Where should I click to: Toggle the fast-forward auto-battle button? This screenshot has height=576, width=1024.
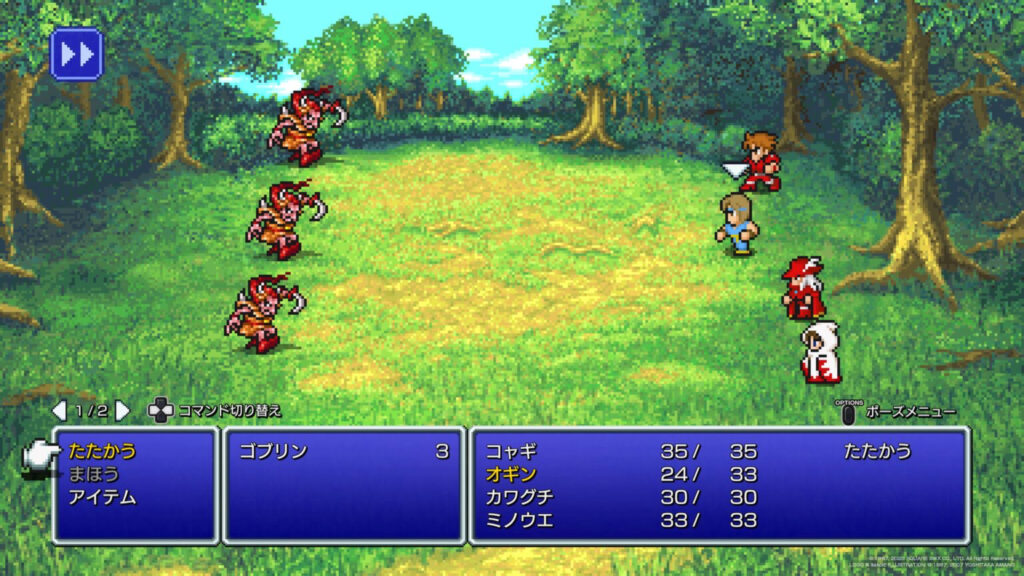(x=77, y=54)
